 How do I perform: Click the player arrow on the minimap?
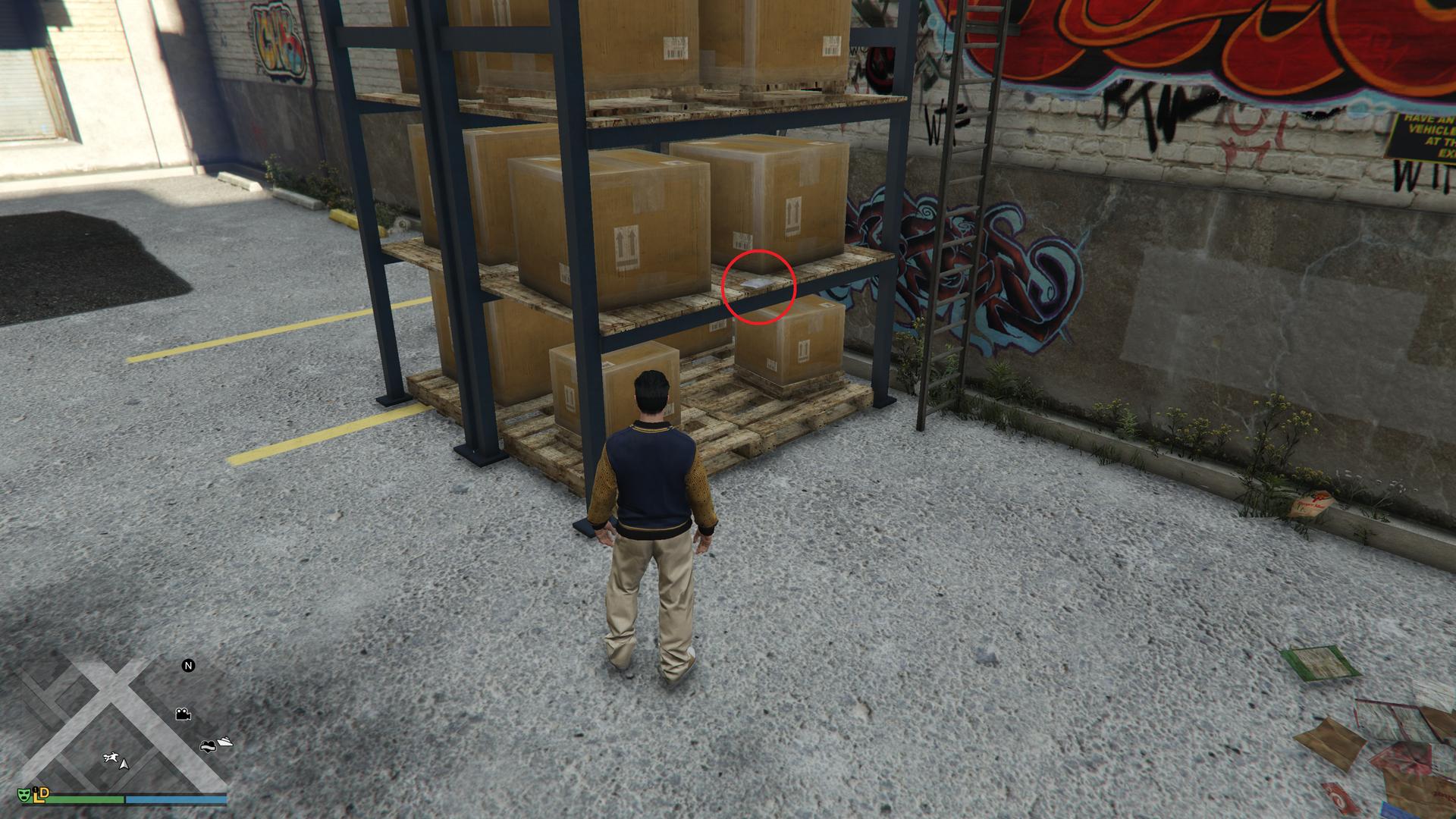(x=124, y=765)
